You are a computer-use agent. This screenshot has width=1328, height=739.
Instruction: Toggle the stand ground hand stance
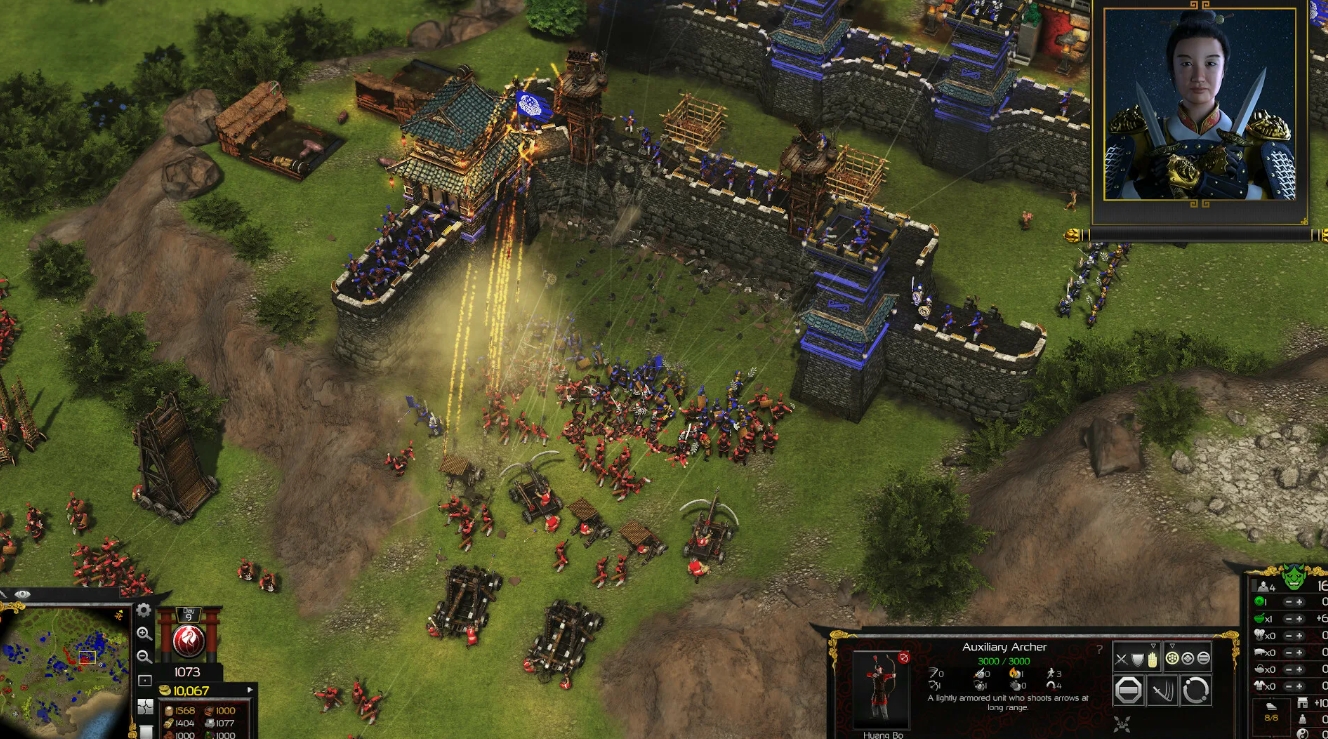coord(1152,659)
